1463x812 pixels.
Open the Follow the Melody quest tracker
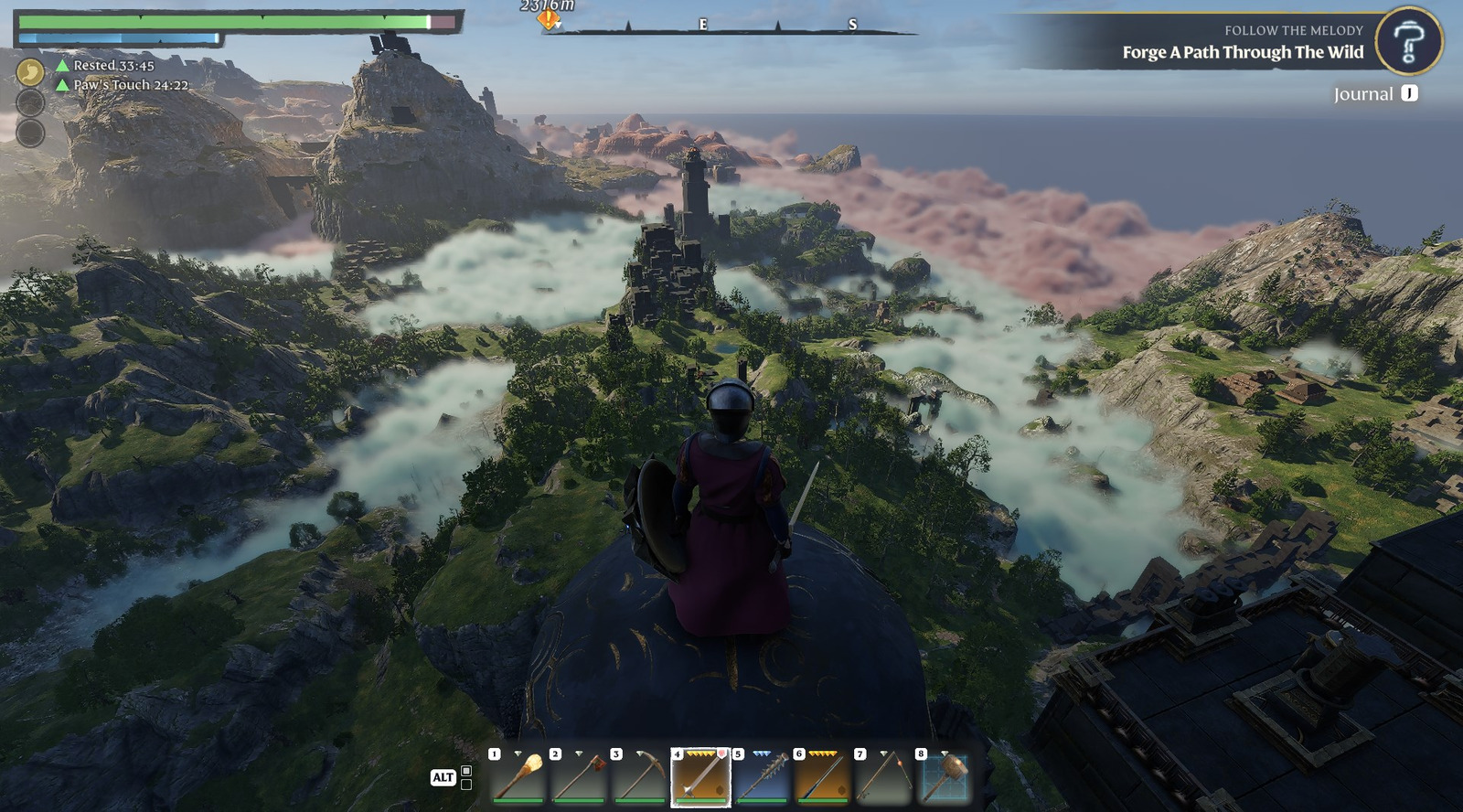(1242, 43)
